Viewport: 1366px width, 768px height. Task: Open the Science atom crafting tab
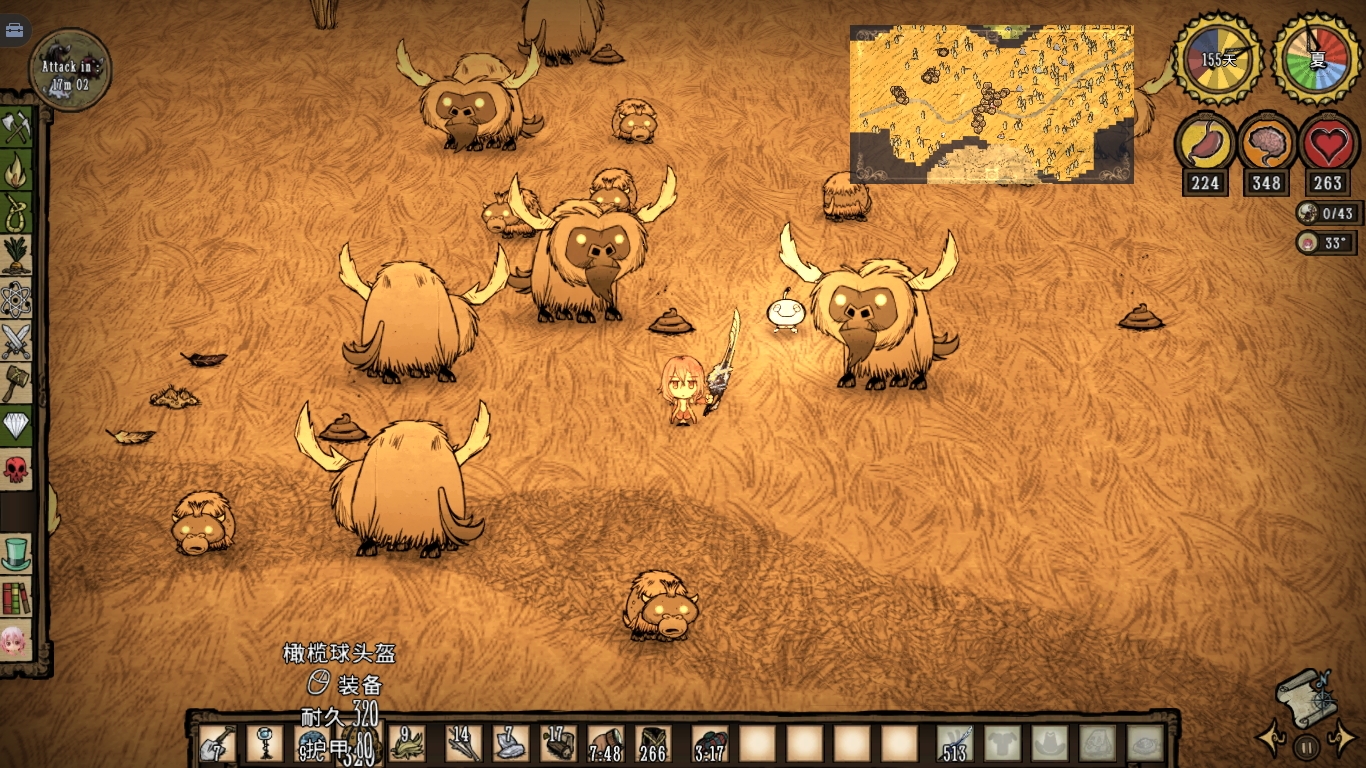click(x=16, y=298)
